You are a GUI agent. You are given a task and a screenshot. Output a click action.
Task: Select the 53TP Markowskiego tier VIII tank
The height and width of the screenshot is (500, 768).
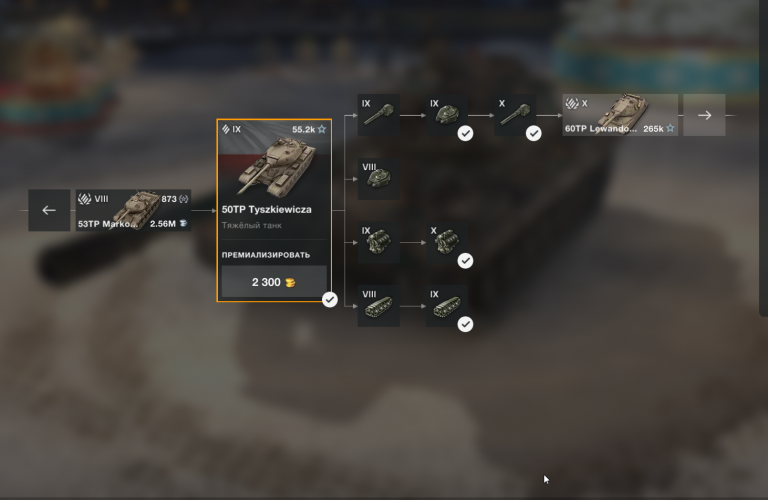[133, 210]
